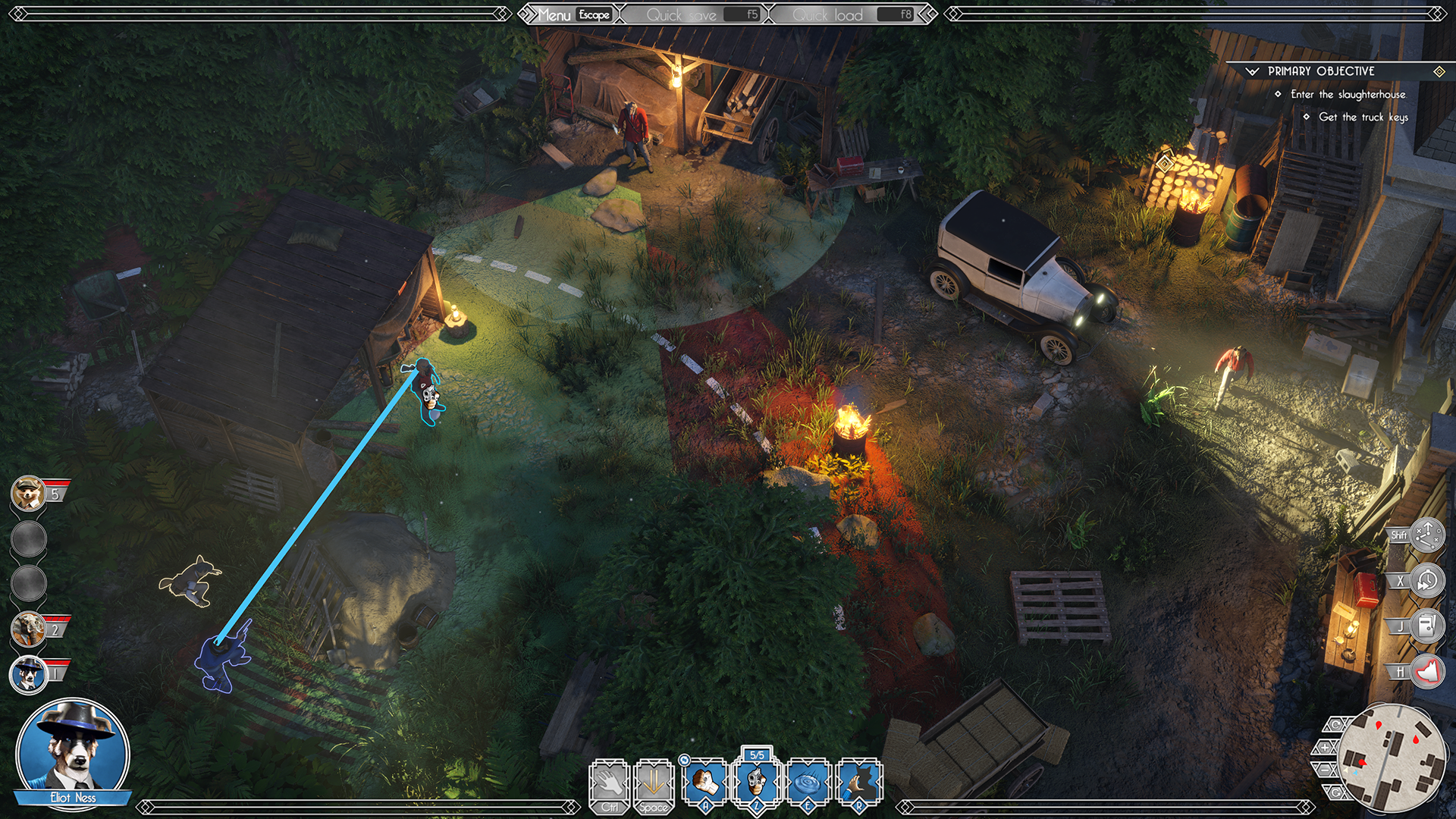Activate the blue spinning disc throw ability
Screen dimensions: 1456x819
[x=808, y=783]
